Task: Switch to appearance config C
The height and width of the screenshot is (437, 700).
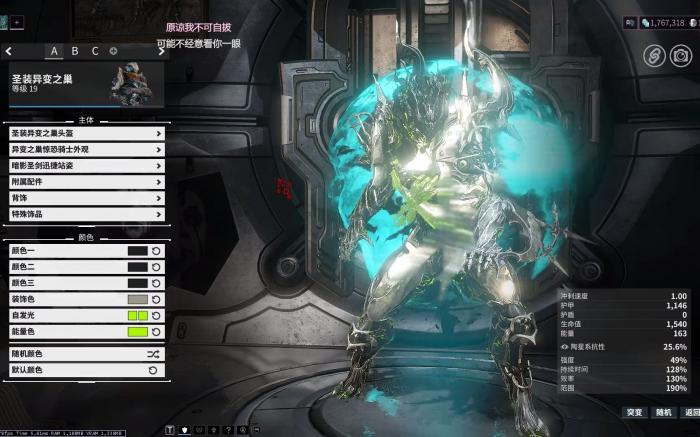Action: tap(95, 51)
